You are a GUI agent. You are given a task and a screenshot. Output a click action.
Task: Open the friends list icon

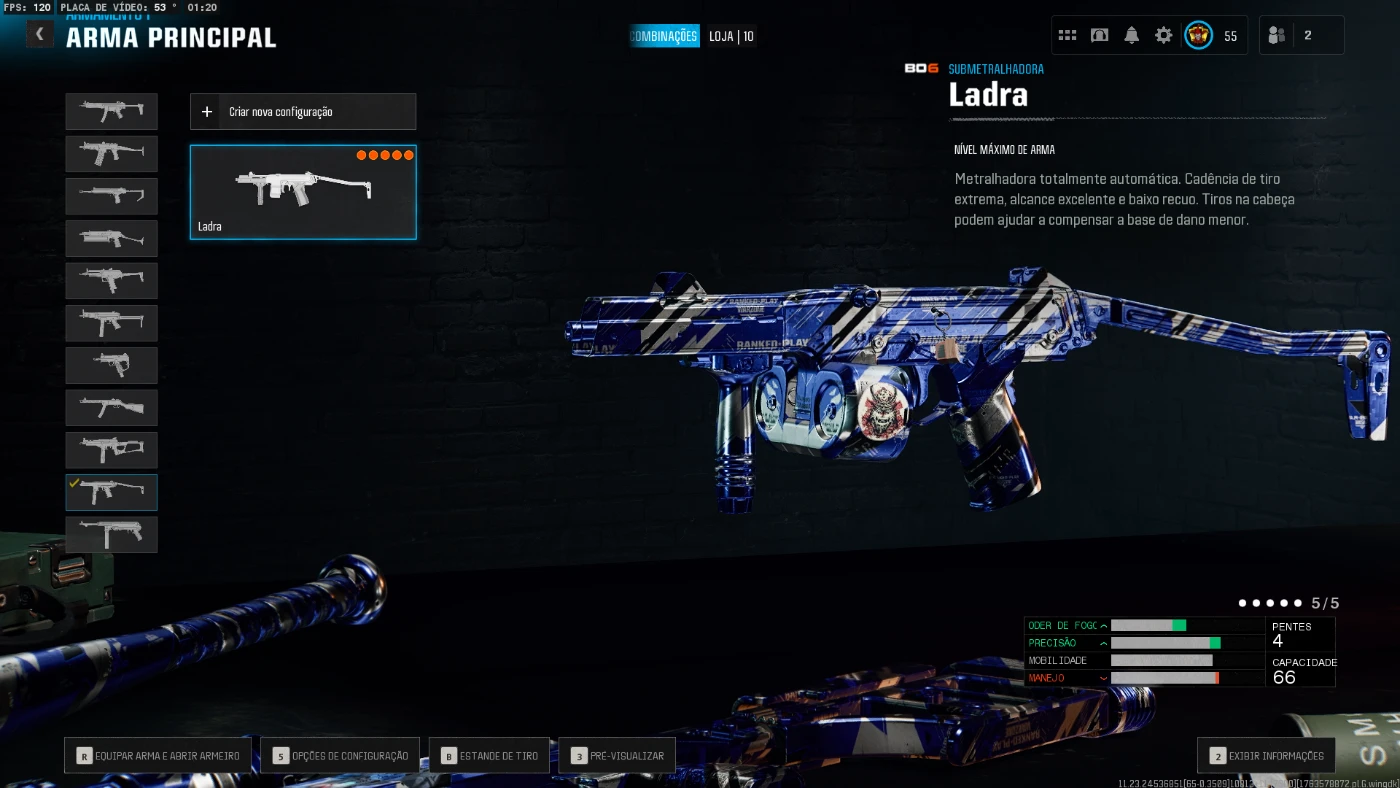coord(1276,35)
